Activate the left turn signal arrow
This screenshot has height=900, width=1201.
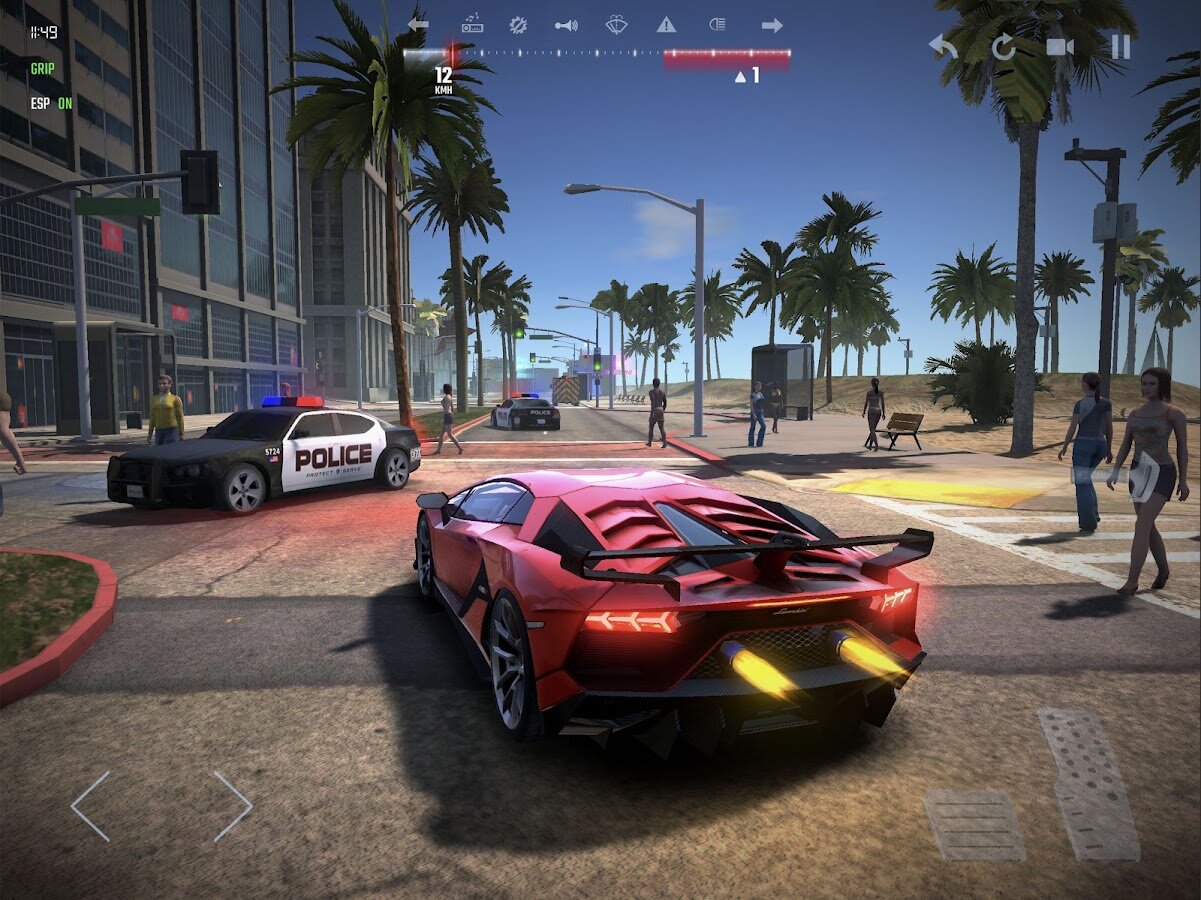418,25
